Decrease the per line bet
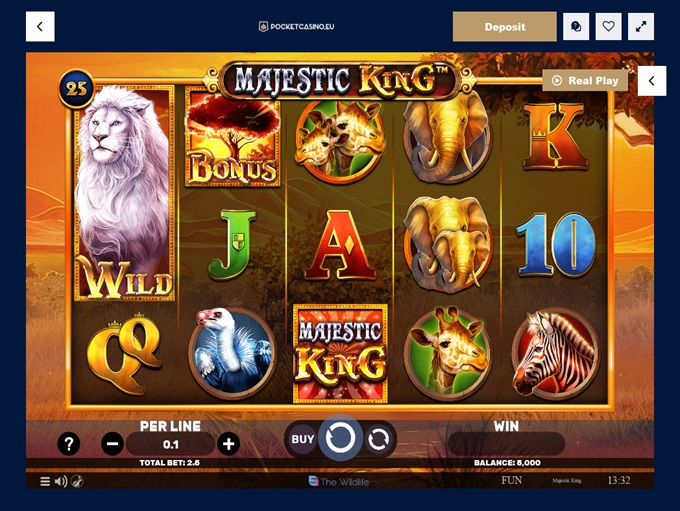The width and height of the screenshot is (680, 511). (x=112, y=444)
